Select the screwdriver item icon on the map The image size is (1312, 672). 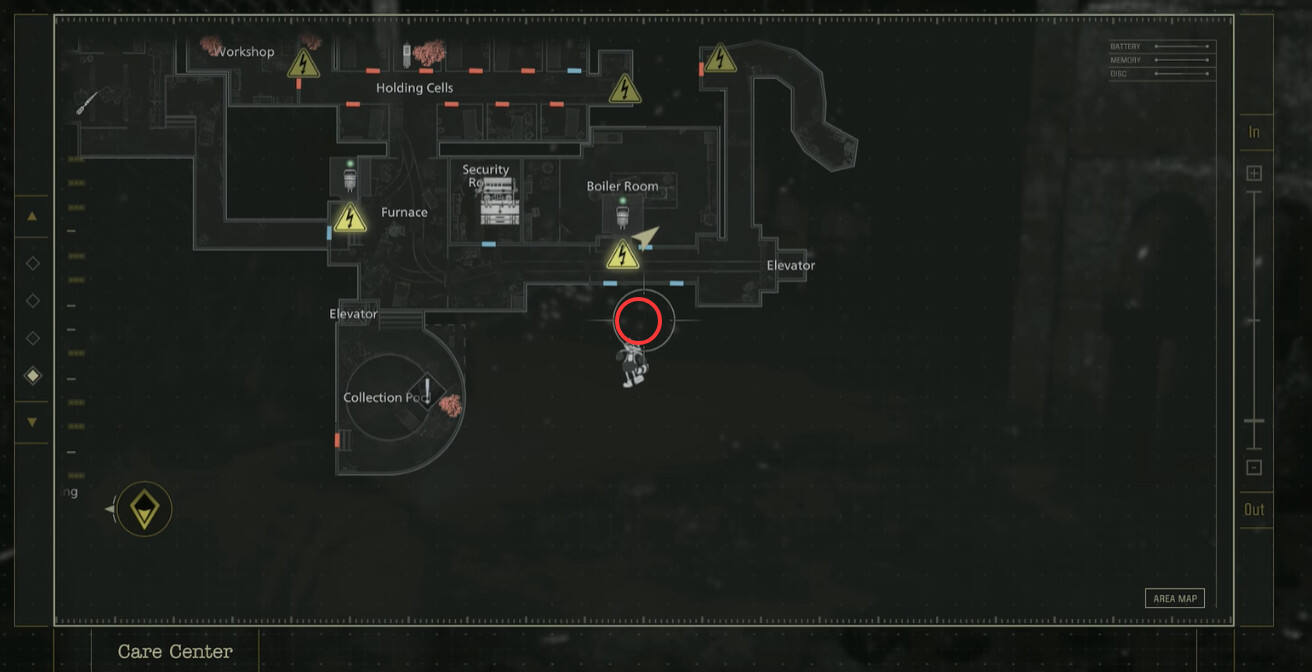pyautogui.click(x=88, y=102)
